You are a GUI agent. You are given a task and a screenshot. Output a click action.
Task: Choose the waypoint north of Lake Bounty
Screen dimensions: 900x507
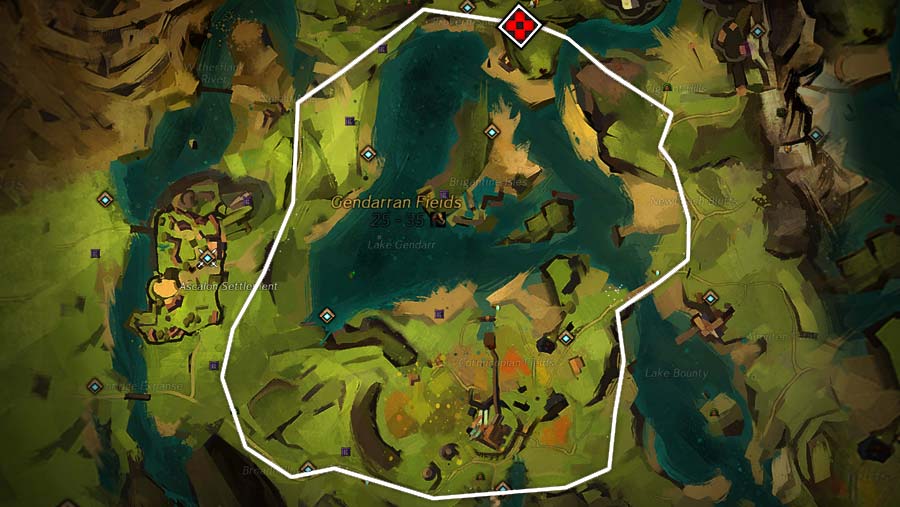710,297
